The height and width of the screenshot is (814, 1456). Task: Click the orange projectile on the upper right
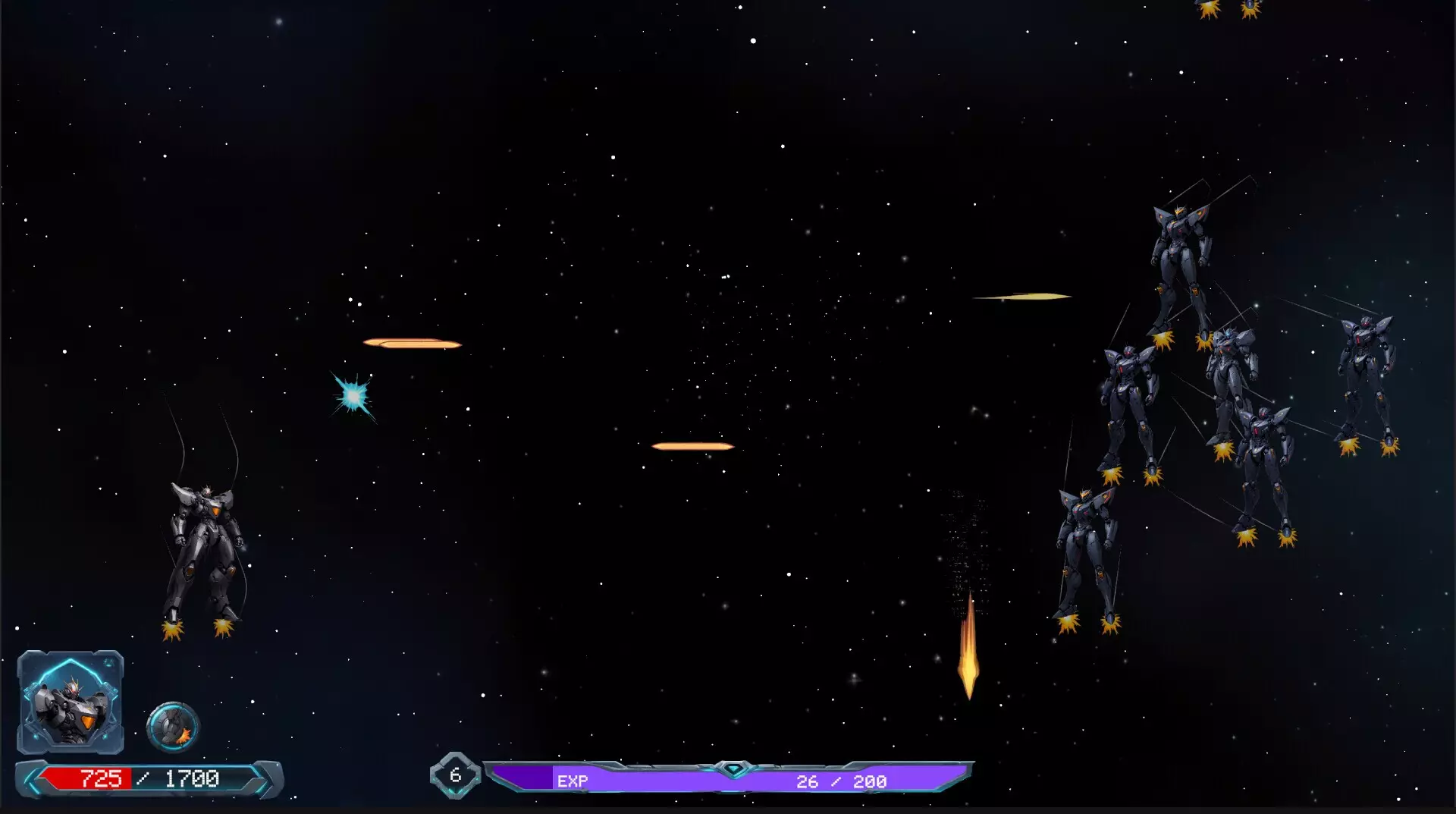[x=1022, y=296]
